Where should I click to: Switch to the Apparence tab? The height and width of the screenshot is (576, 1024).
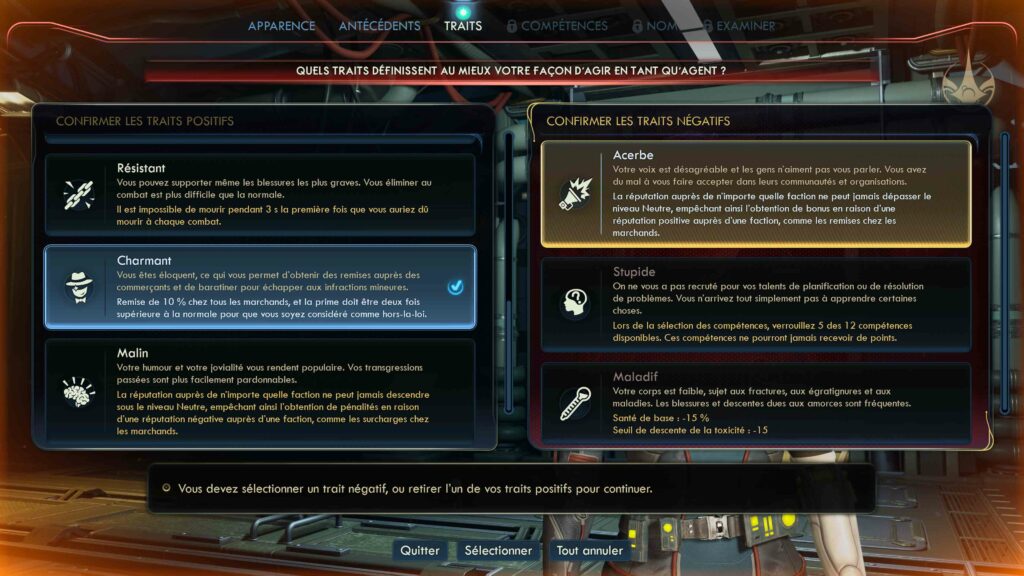tap(281, 26)
